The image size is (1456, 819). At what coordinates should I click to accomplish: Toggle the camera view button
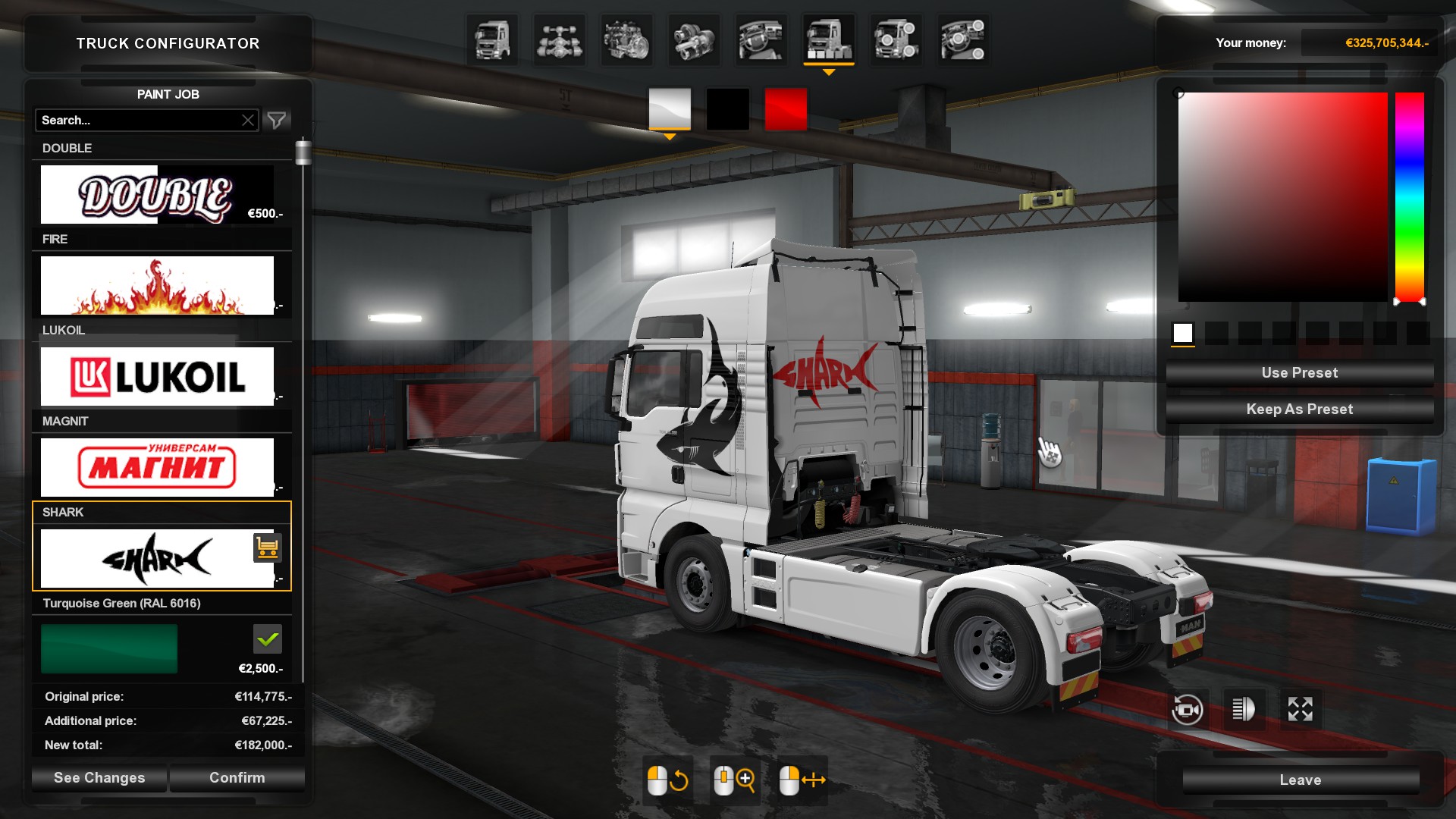click(1187, 710)
